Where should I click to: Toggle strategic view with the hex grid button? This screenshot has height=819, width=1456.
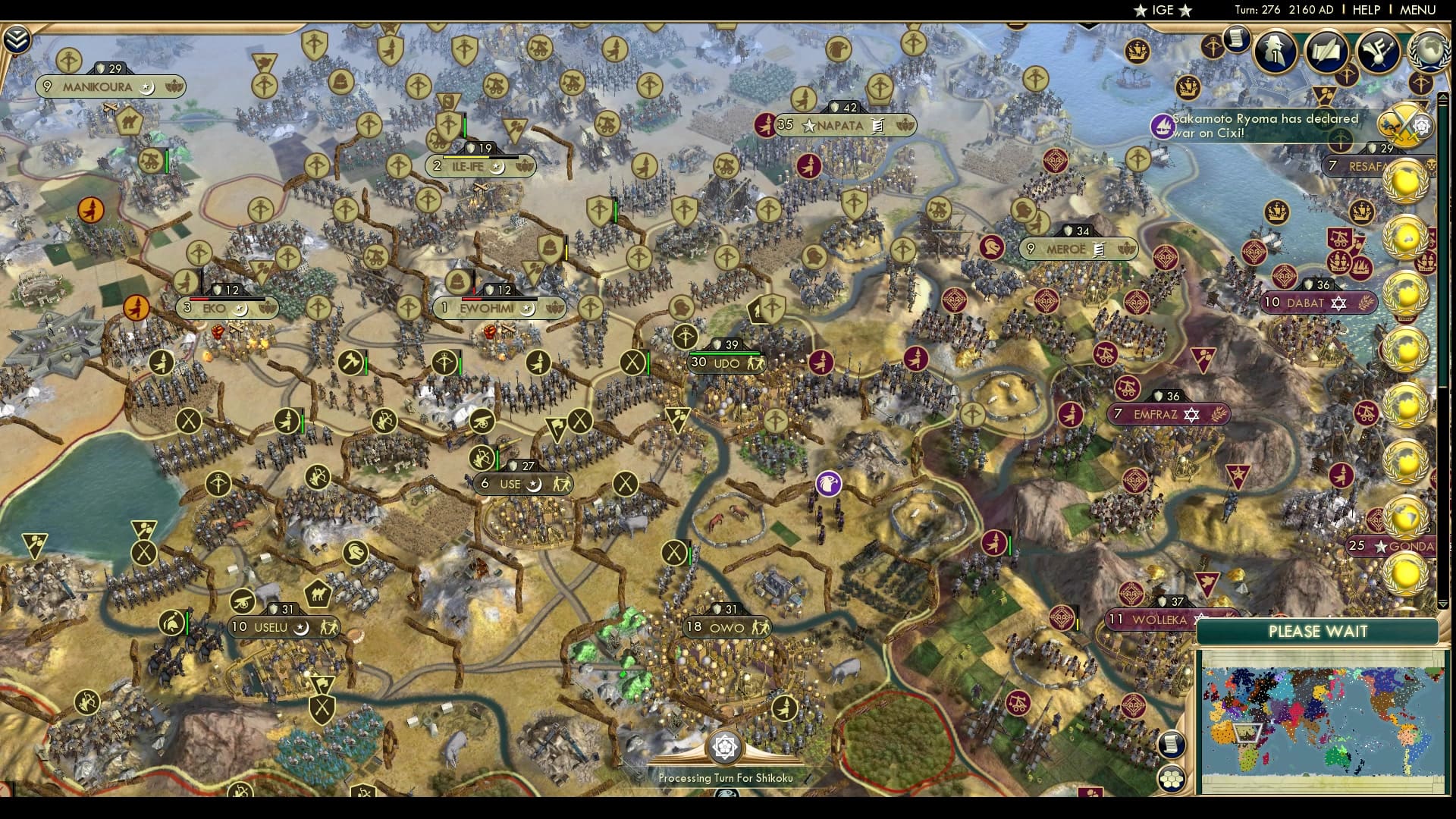coord(1172,779)
